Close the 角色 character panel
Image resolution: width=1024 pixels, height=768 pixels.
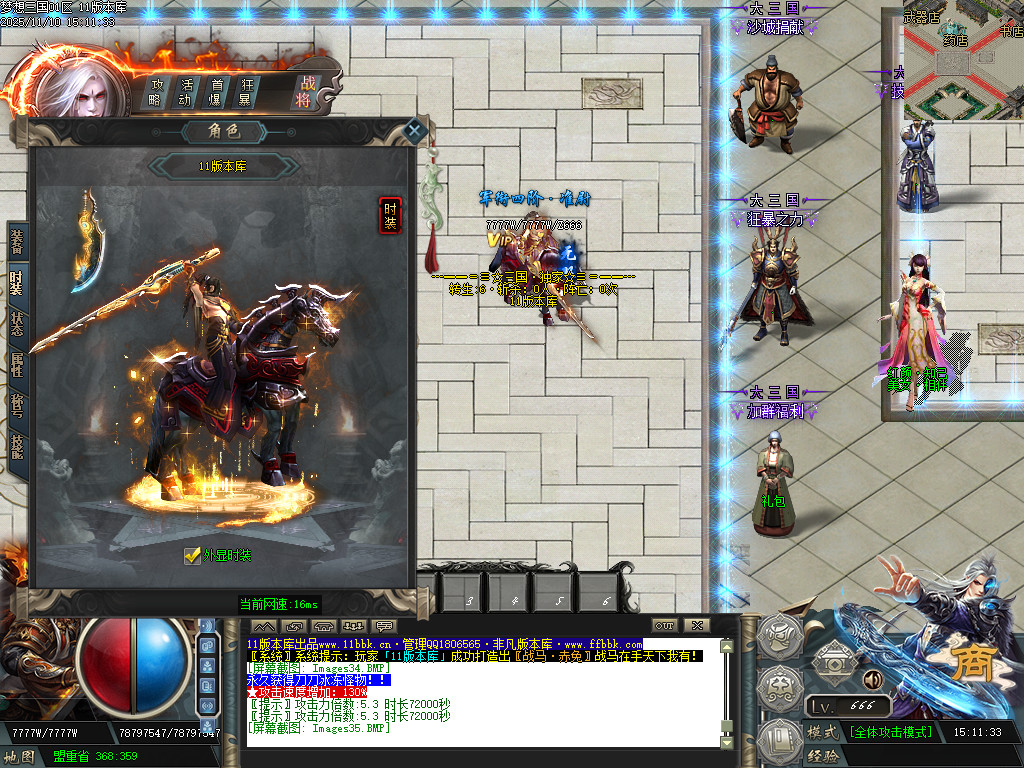(x=415, y=131)
